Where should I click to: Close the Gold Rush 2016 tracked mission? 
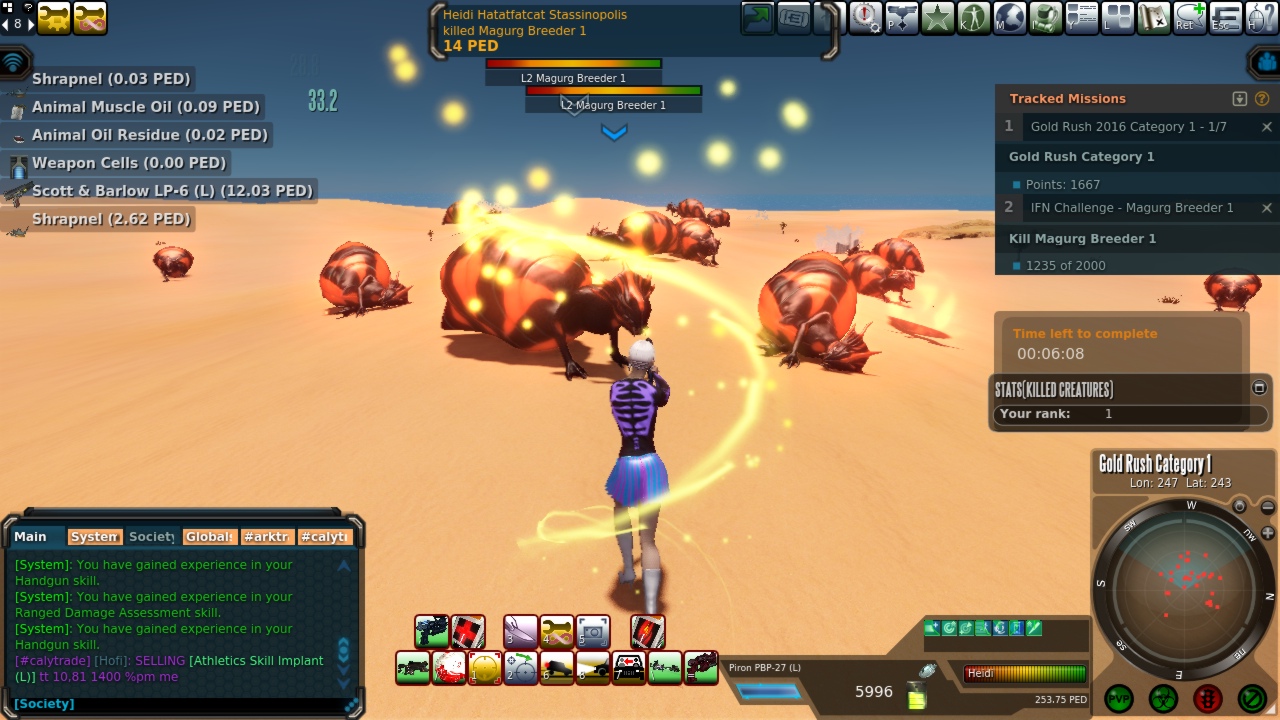pyautogui.click(x=1266, y=126)
